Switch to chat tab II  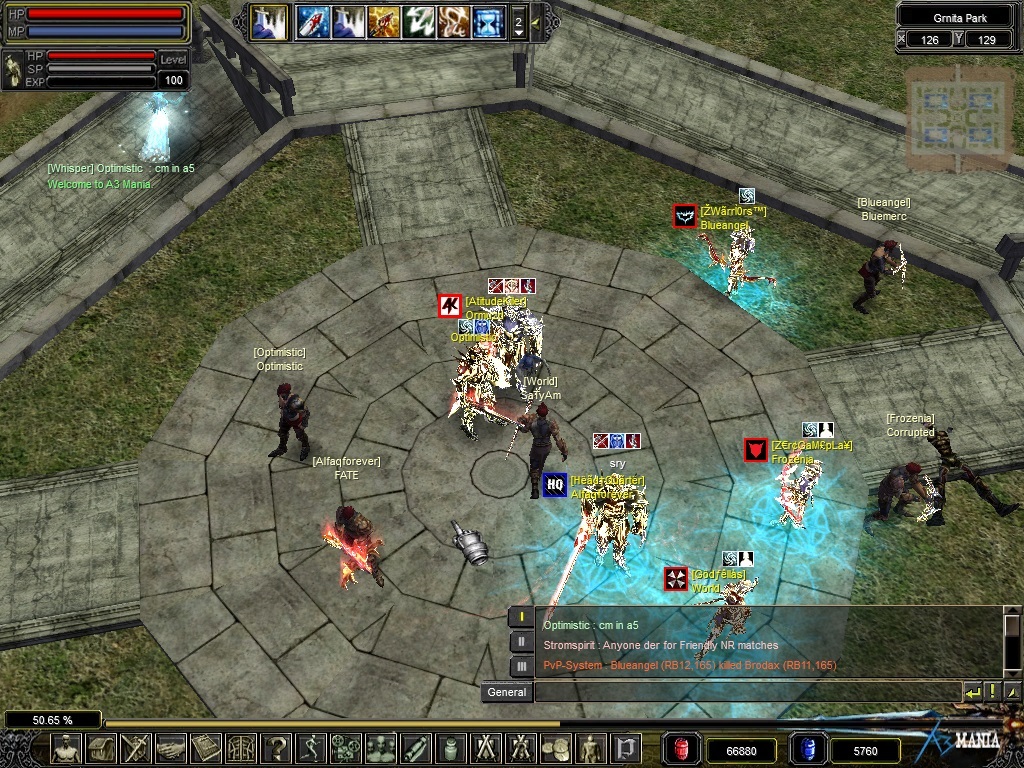click(x=521, y=642)
